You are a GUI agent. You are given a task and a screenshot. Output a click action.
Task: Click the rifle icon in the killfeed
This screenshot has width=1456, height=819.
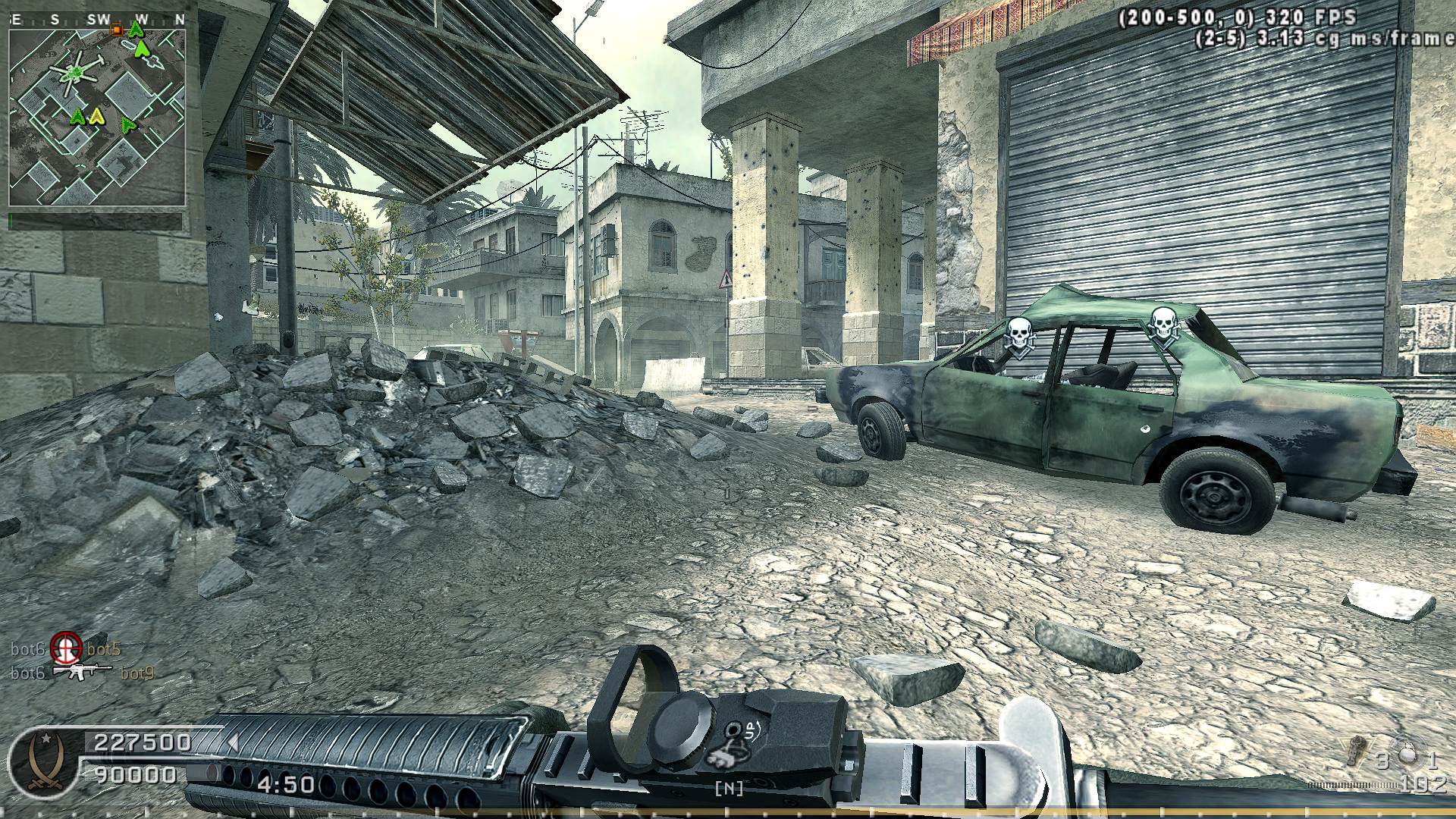(83, 672)
